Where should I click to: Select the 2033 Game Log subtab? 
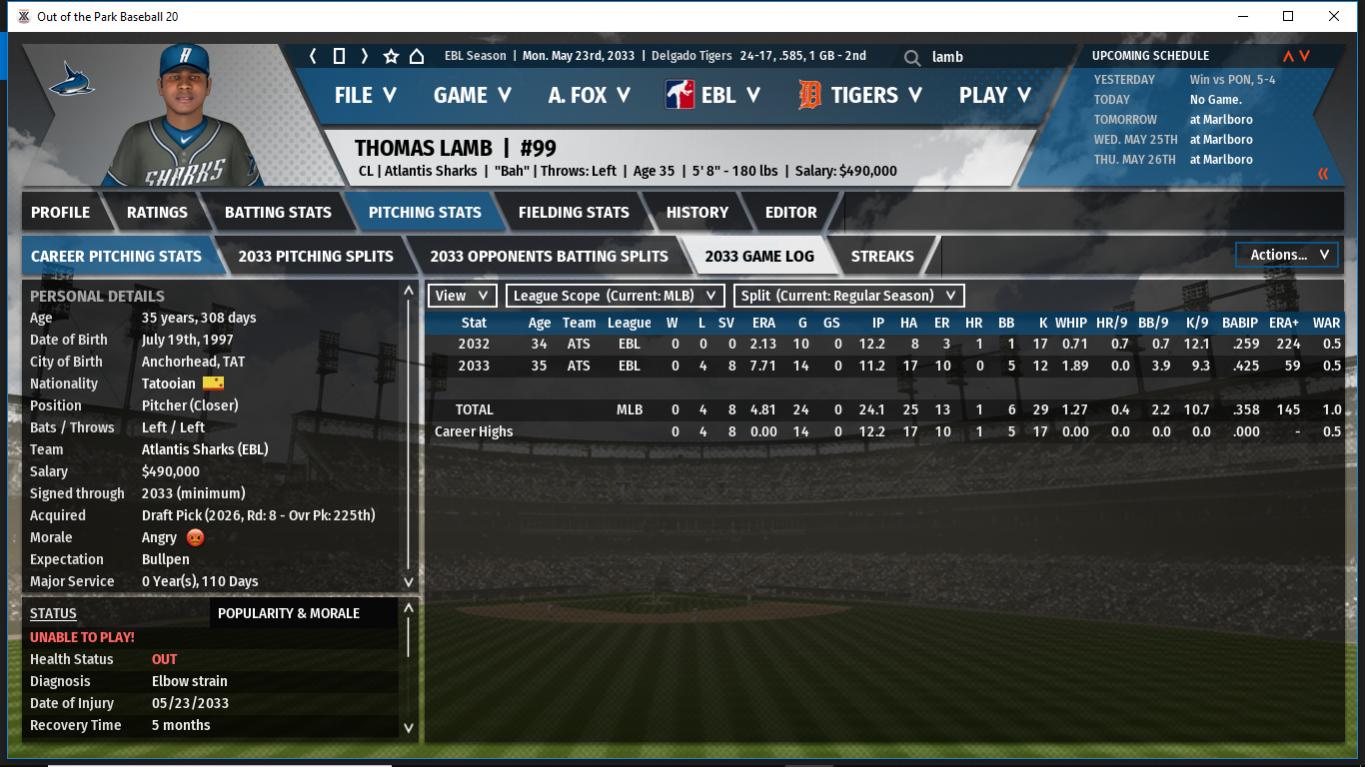pyautogui.click(x=759, y=256)
